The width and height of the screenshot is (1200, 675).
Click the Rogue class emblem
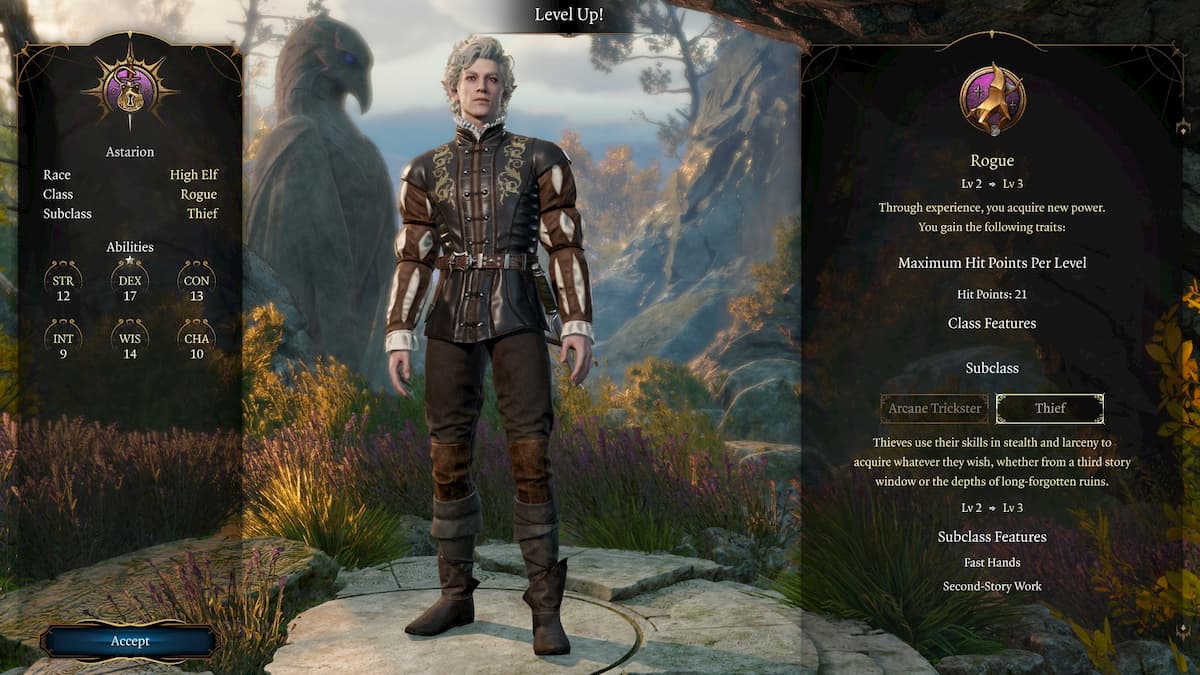992,99
